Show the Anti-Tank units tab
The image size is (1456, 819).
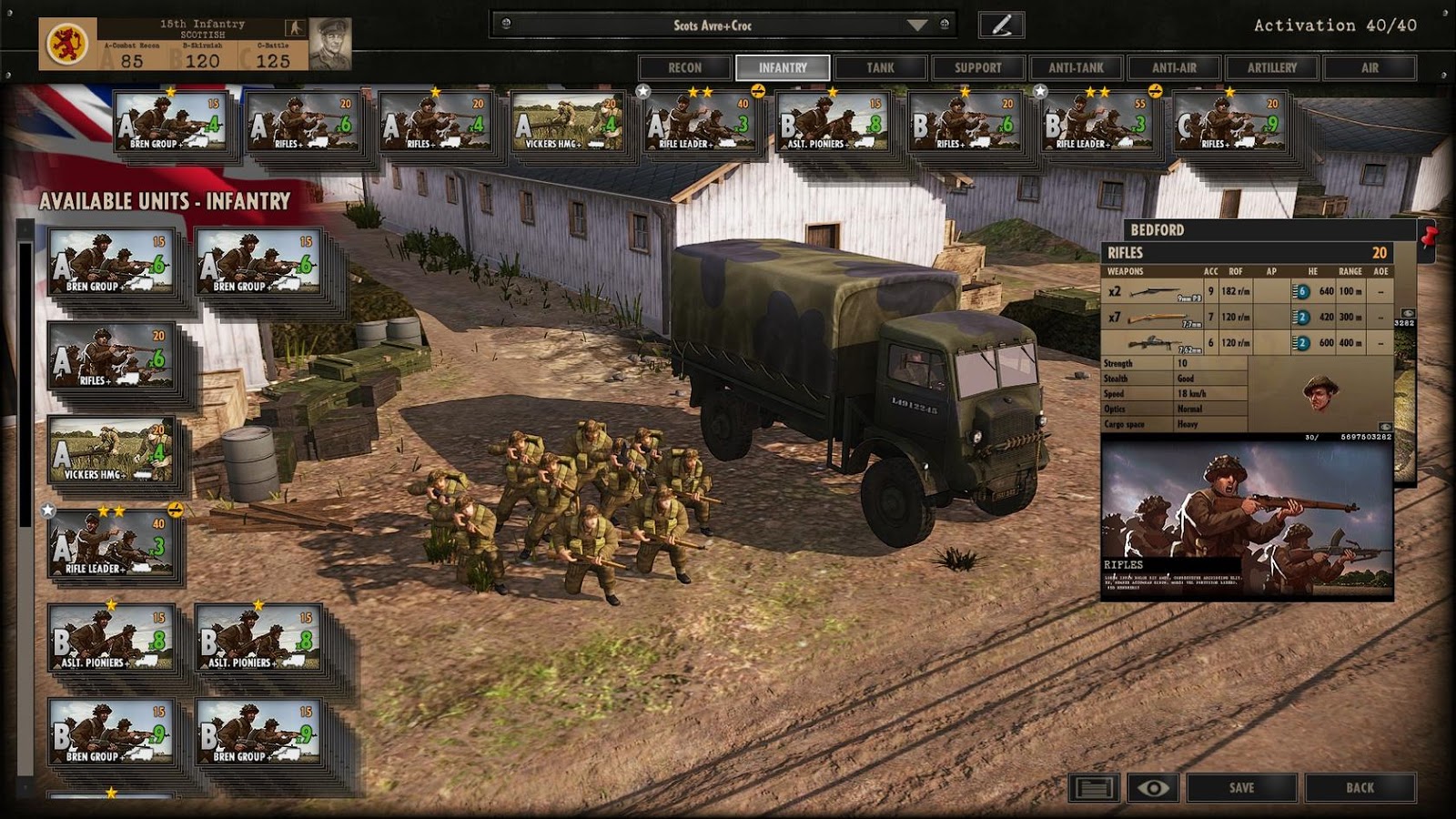point(1076,67)
